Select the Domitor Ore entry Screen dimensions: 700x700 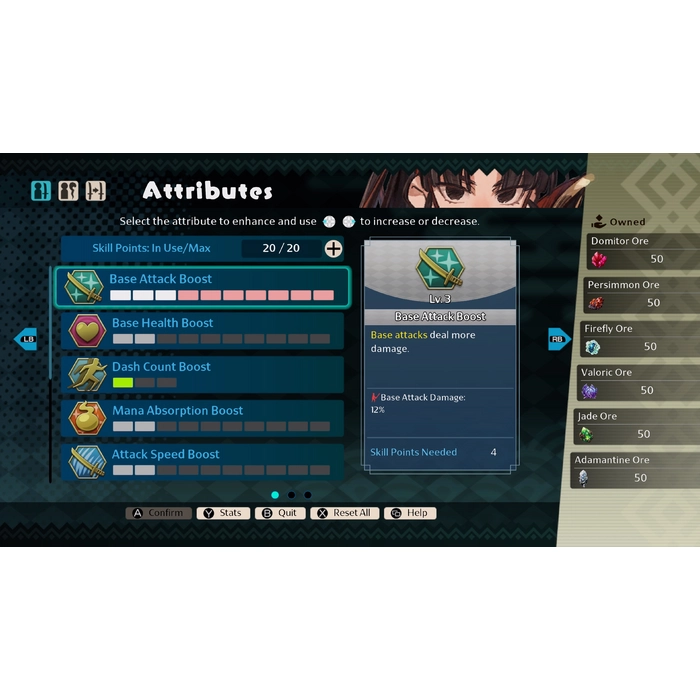(635, 251)
